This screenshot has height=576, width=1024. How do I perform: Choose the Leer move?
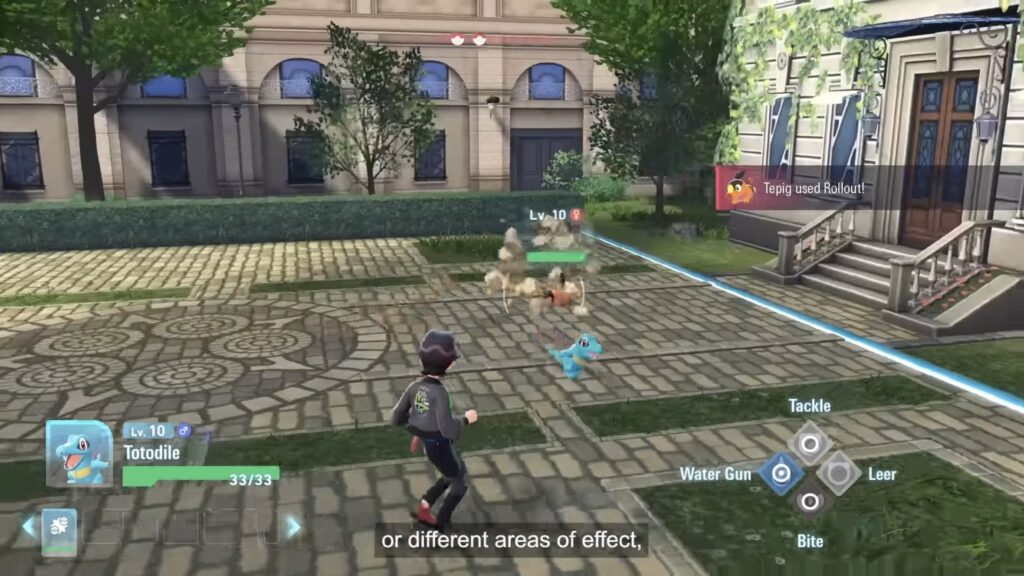tap(838, 473)
